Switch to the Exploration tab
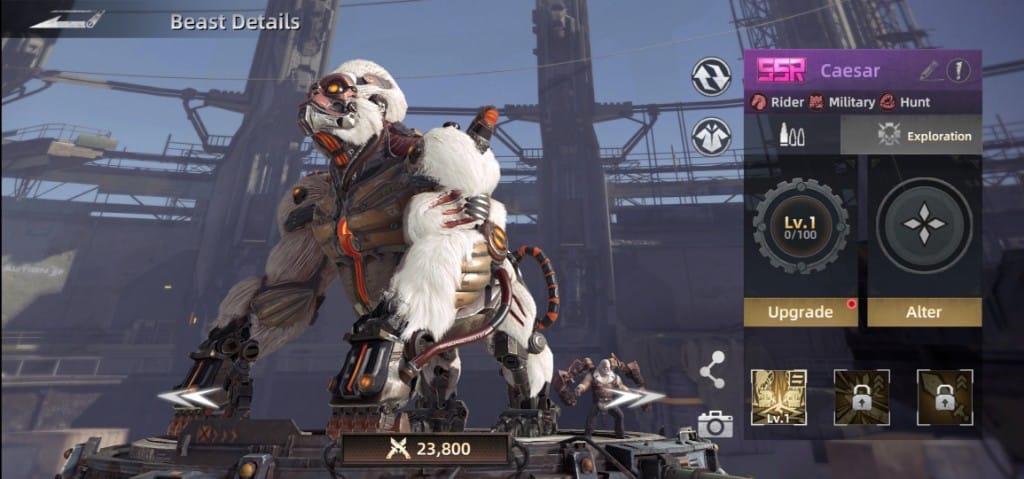The width and height of the screenshot is (1024, 479). 911,135
